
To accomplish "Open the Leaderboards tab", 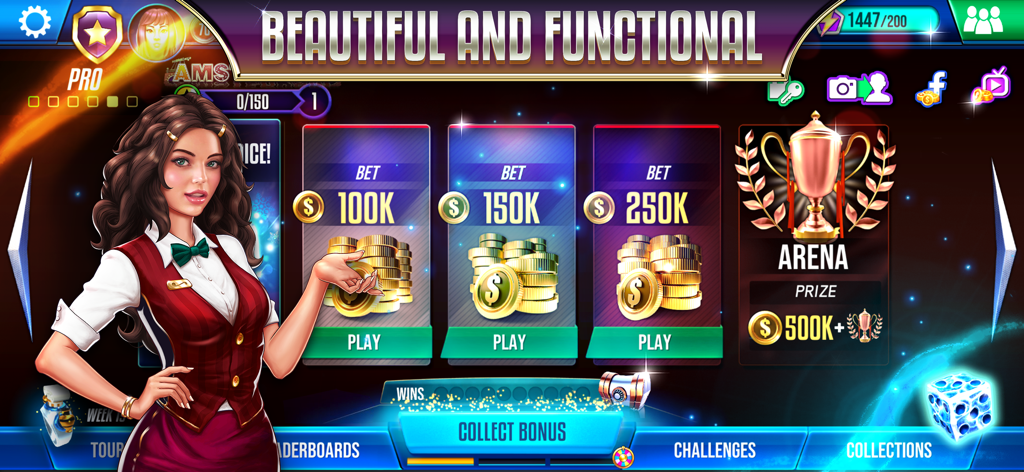I will pos(315,450).
